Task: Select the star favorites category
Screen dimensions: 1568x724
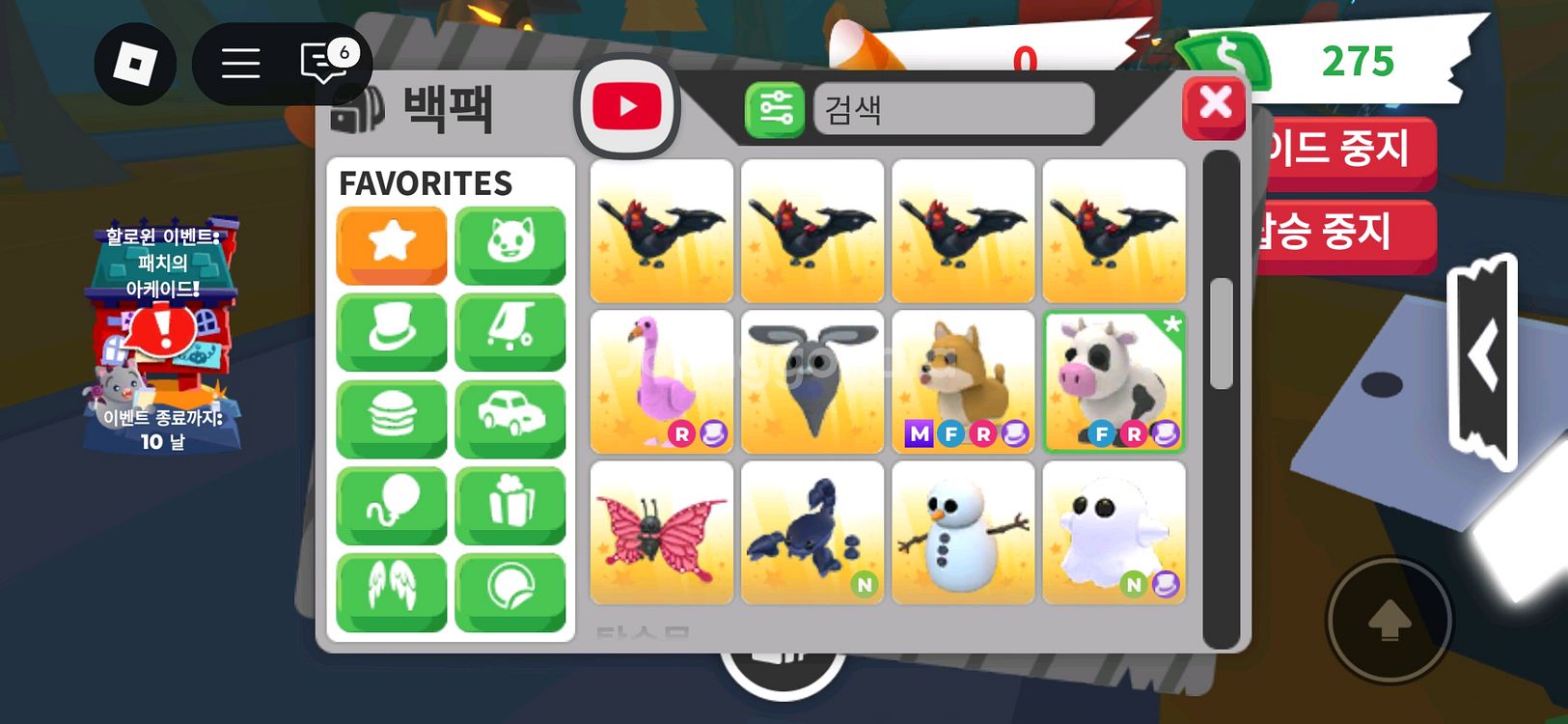Action: pyautogui.click(x=391, y=244)
